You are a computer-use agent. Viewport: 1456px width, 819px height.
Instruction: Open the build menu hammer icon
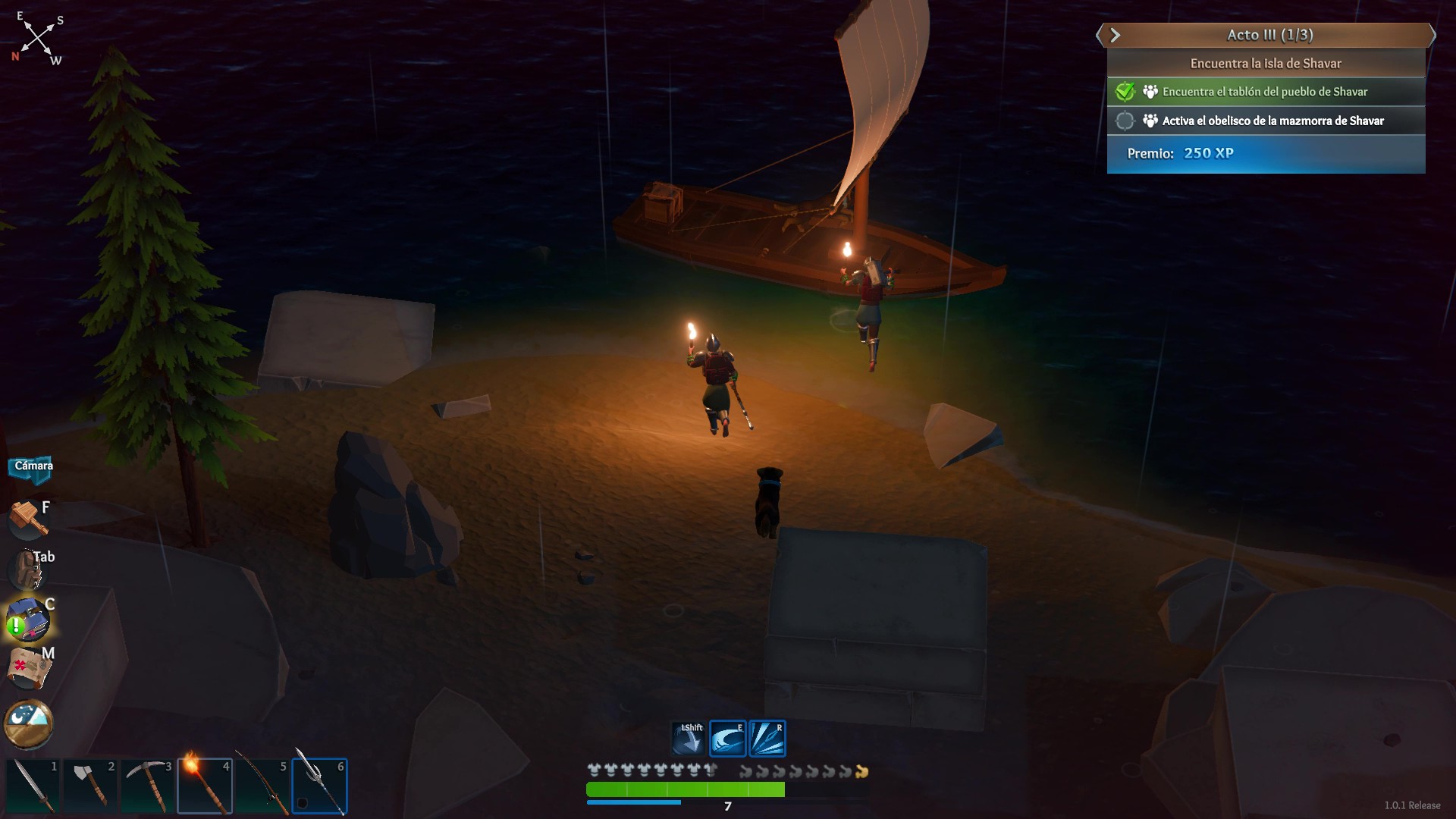click(x=28, y=519)
